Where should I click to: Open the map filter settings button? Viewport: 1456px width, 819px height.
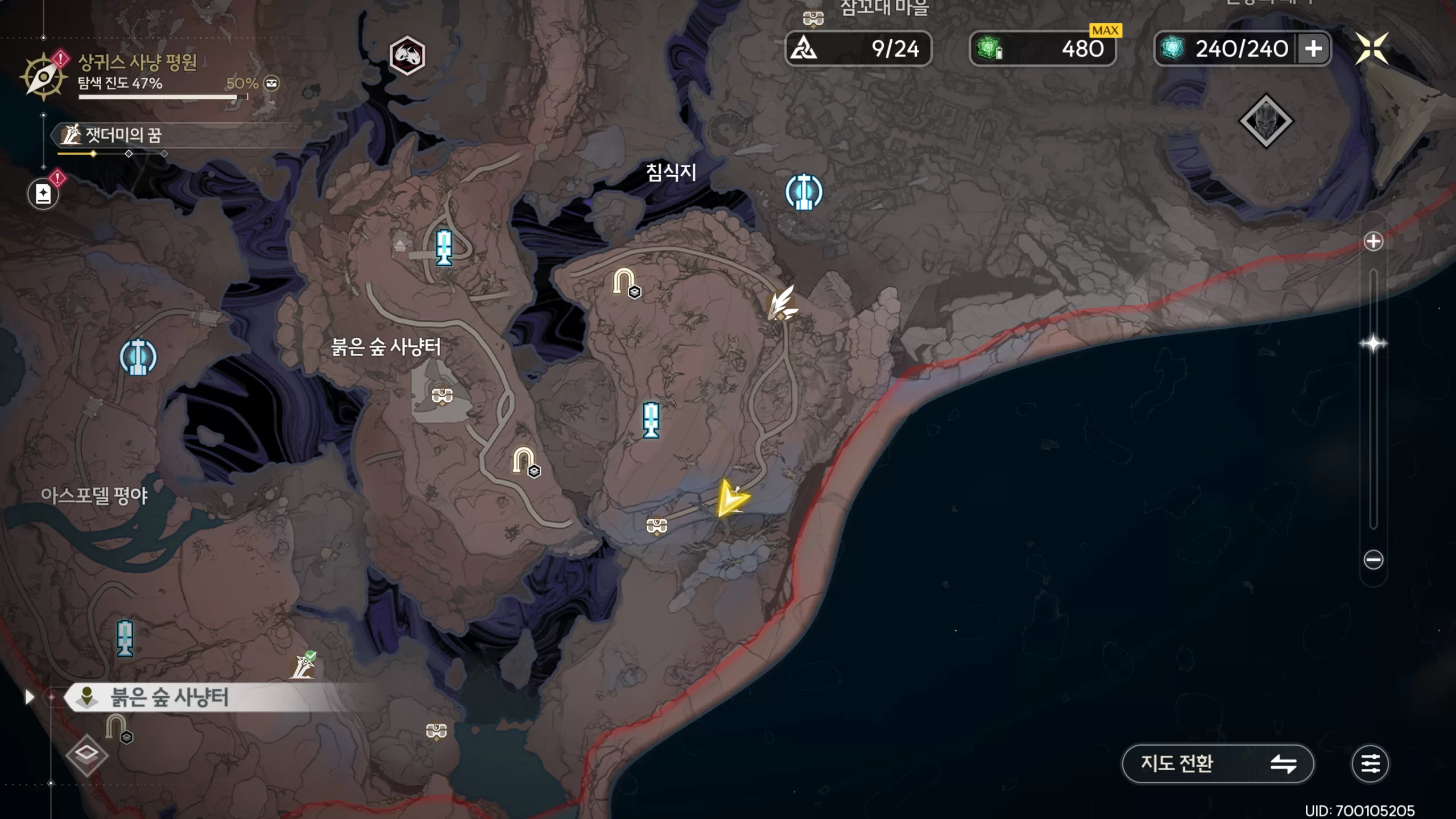pos(1370,764)
